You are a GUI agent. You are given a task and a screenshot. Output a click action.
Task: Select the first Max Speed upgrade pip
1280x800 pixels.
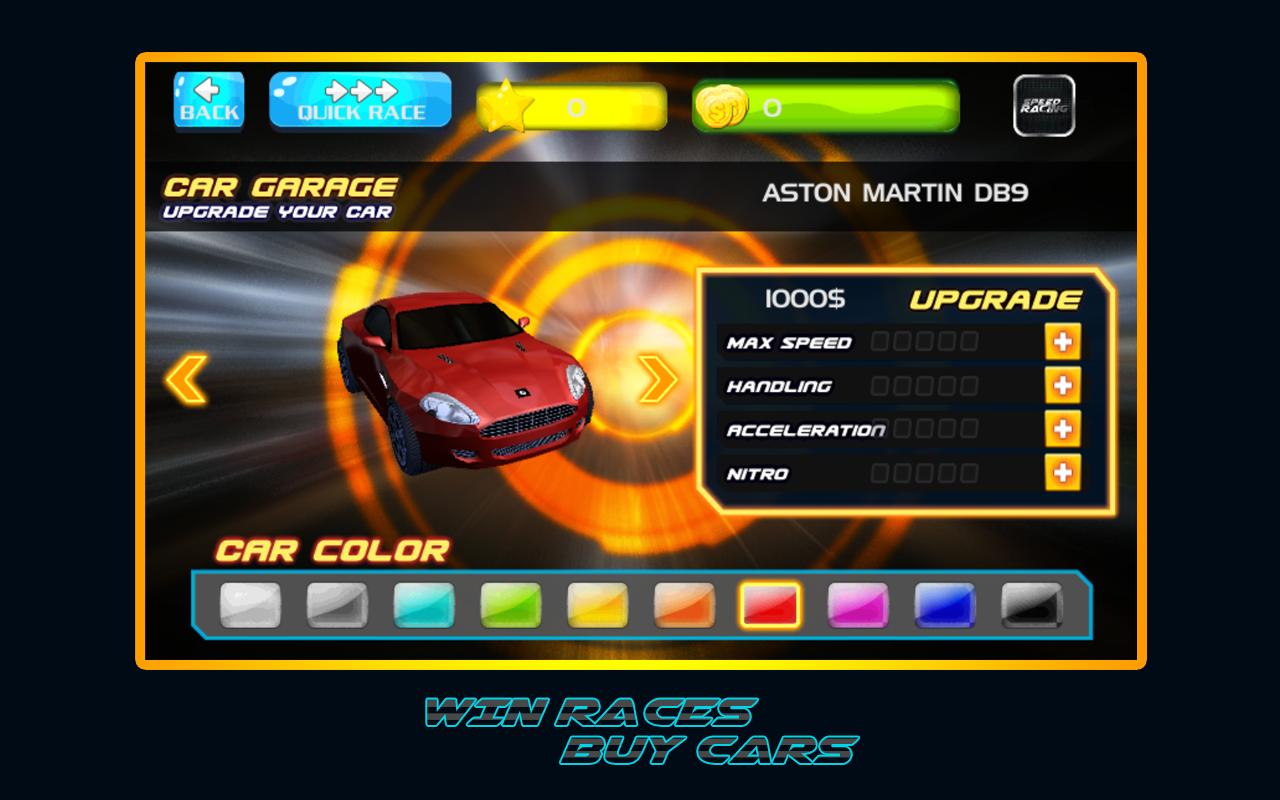click(x=878, y=340)
